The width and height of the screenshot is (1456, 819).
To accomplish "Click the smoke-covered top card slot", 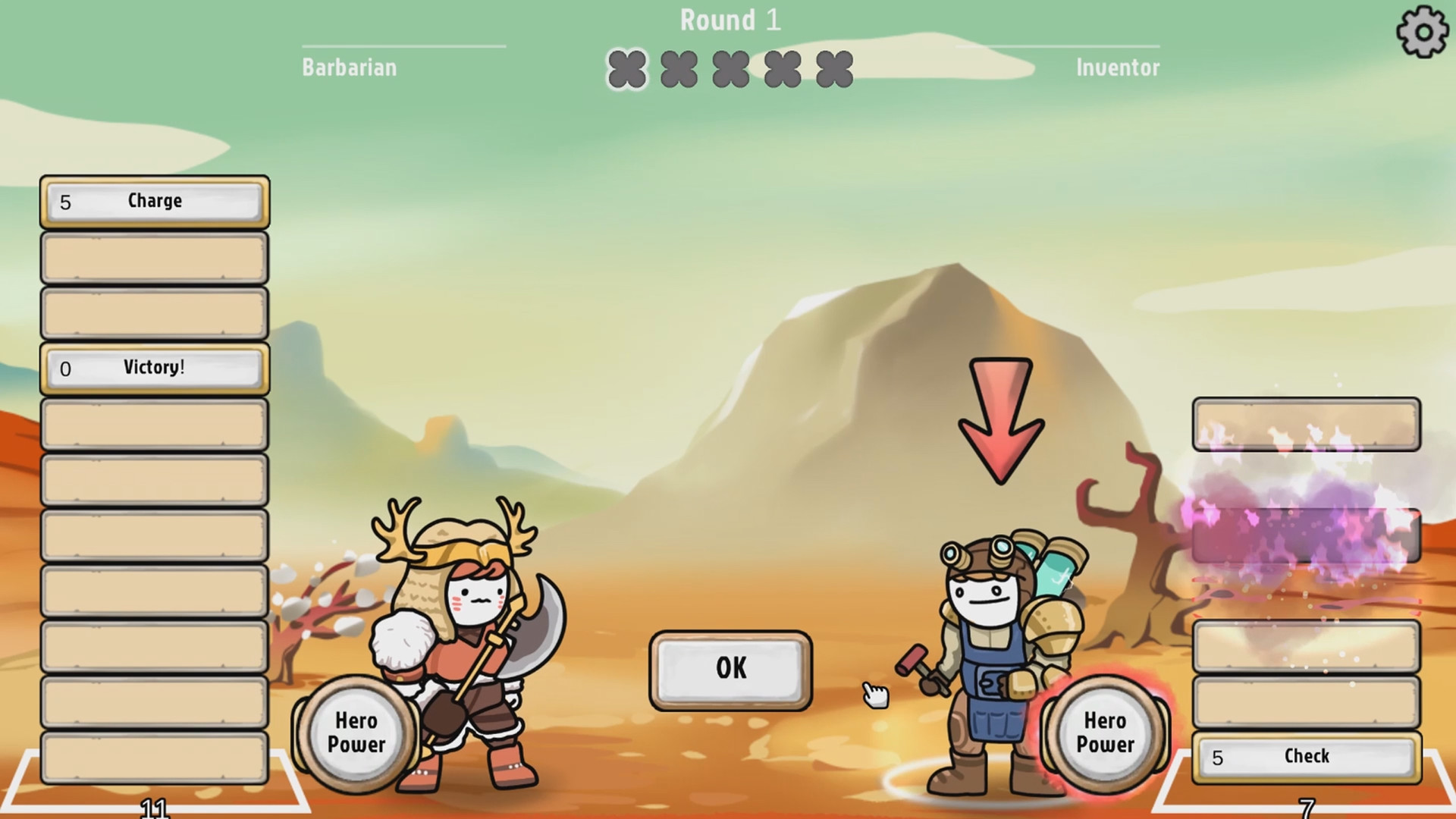I will coord(1307,425).
